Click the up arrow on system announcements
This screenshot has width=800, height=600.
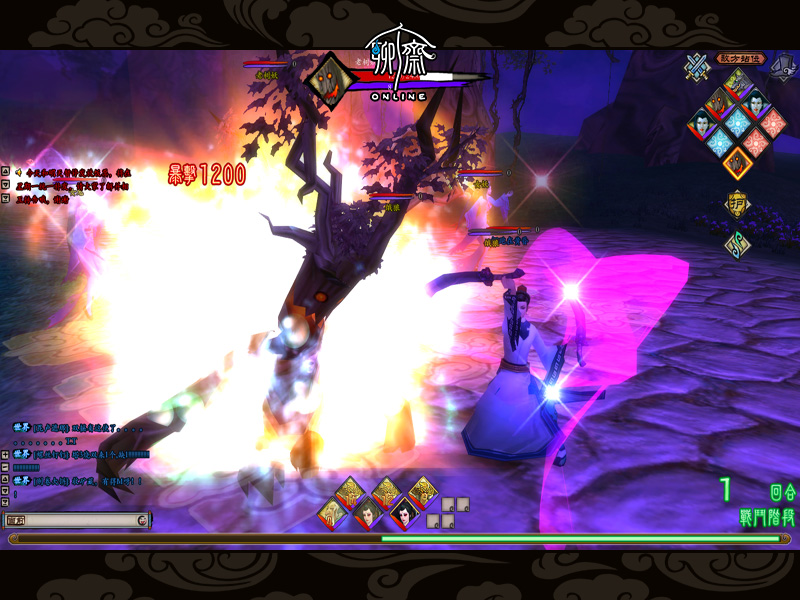click(5, 172)
